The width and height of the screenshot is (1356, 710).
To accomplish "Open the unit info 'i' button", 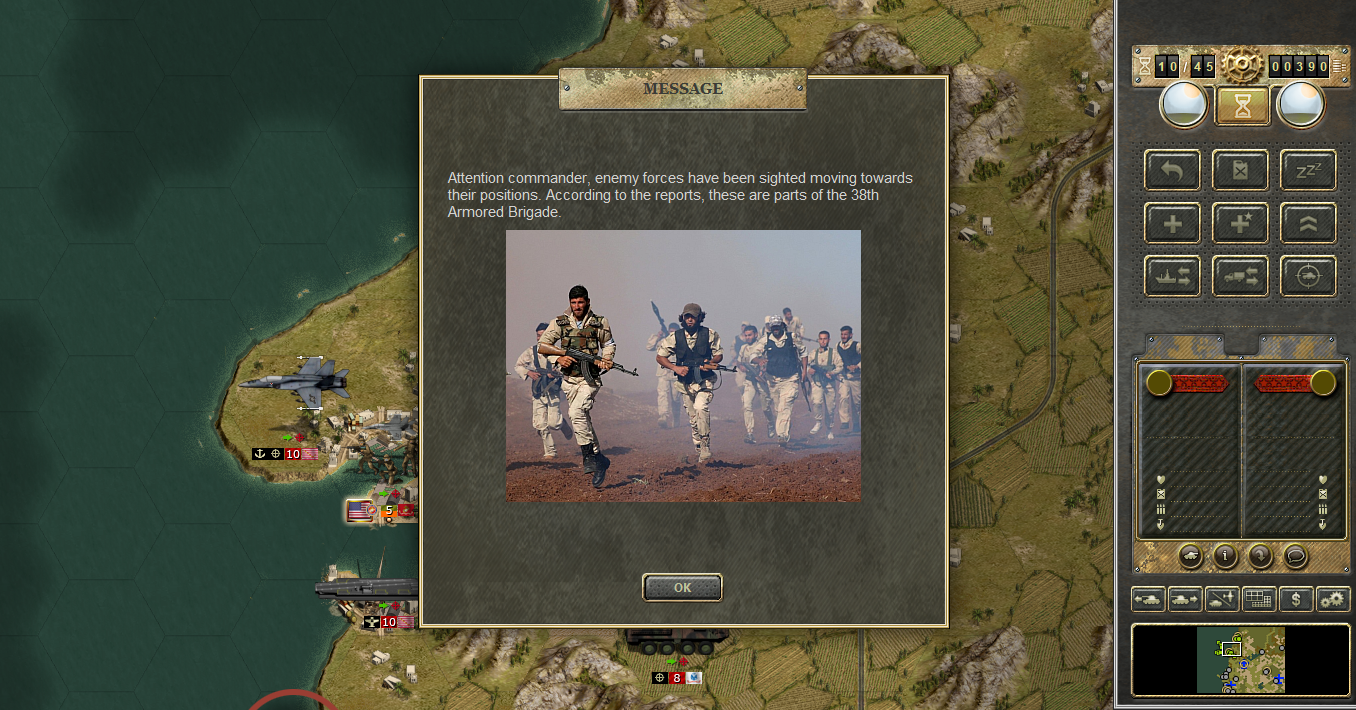I will pos(1225,555).
